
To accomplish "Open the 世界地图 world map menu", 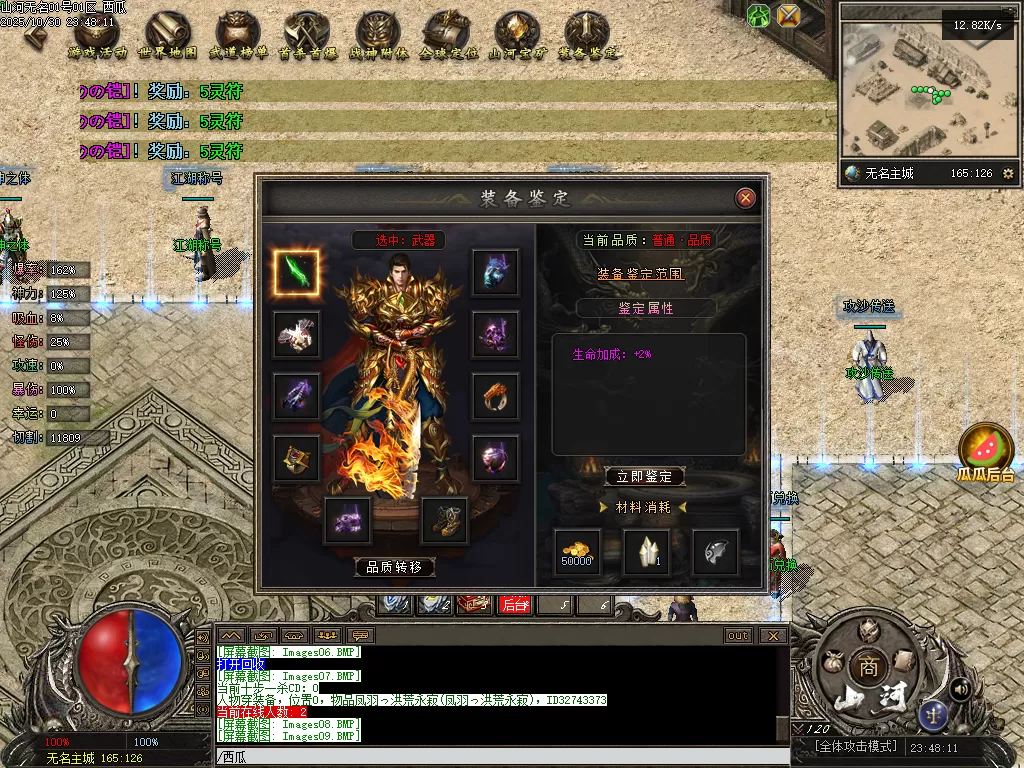I will click(x=167, y=37).
